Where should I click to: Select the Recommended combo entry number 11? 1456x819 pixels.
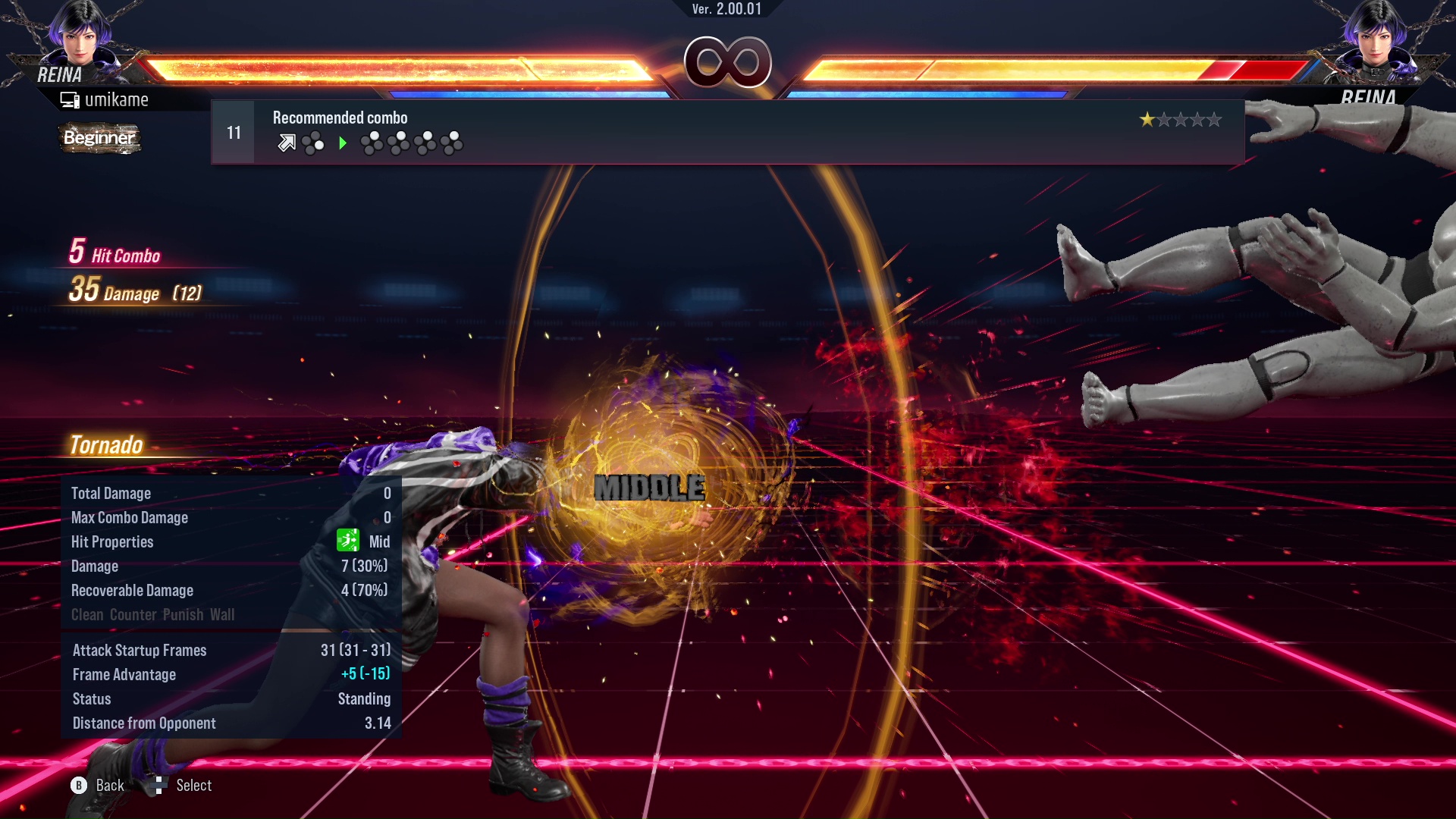point(726,132)
